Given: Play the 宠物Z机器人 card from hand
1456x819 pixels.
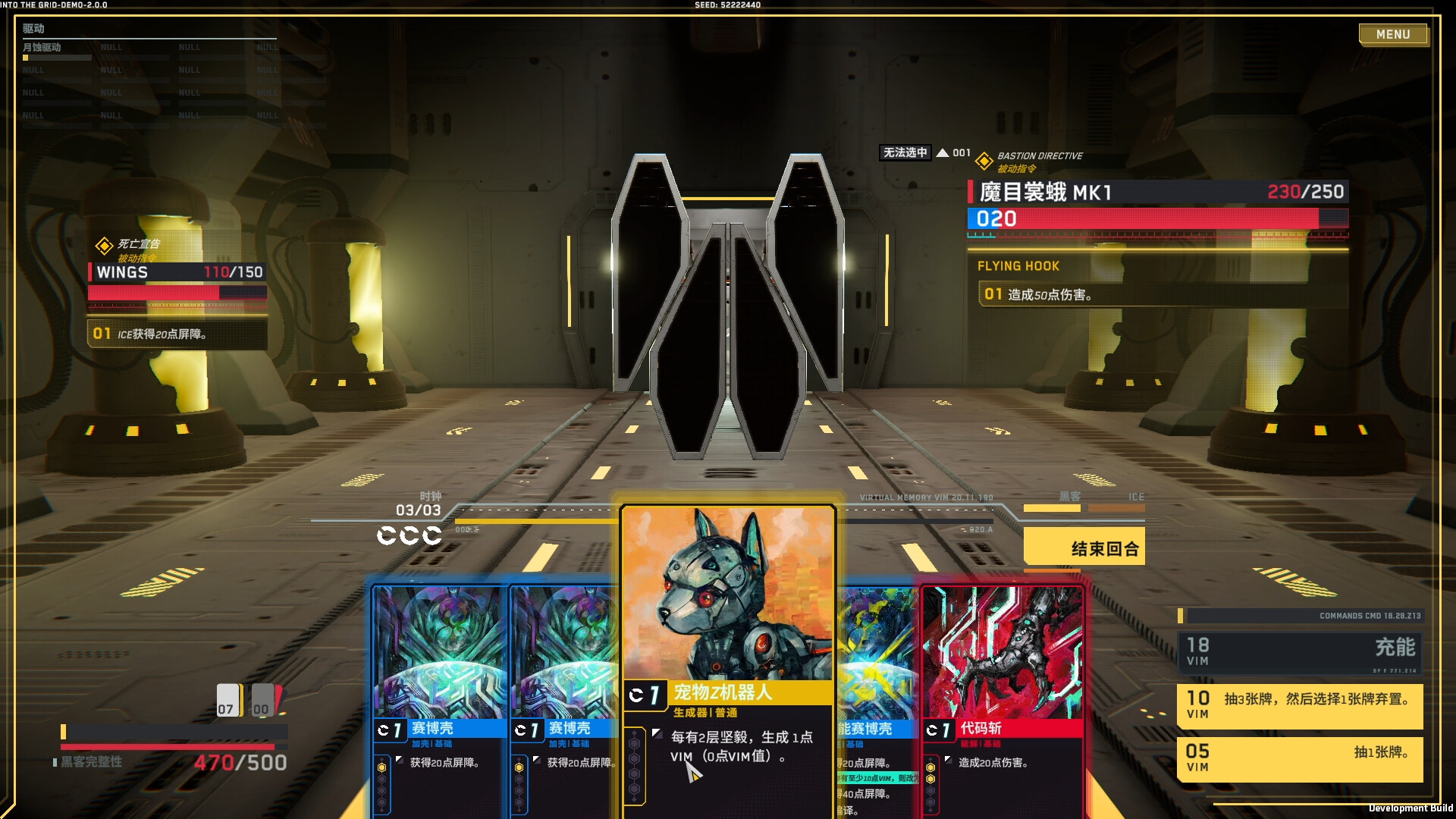Looking at the screenshot, I should (726, 607).
